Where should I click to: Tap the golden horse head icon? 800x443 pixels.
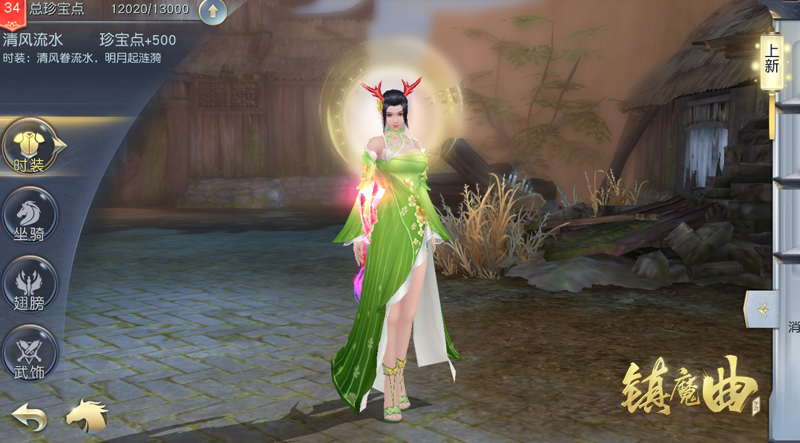(87, 415)
